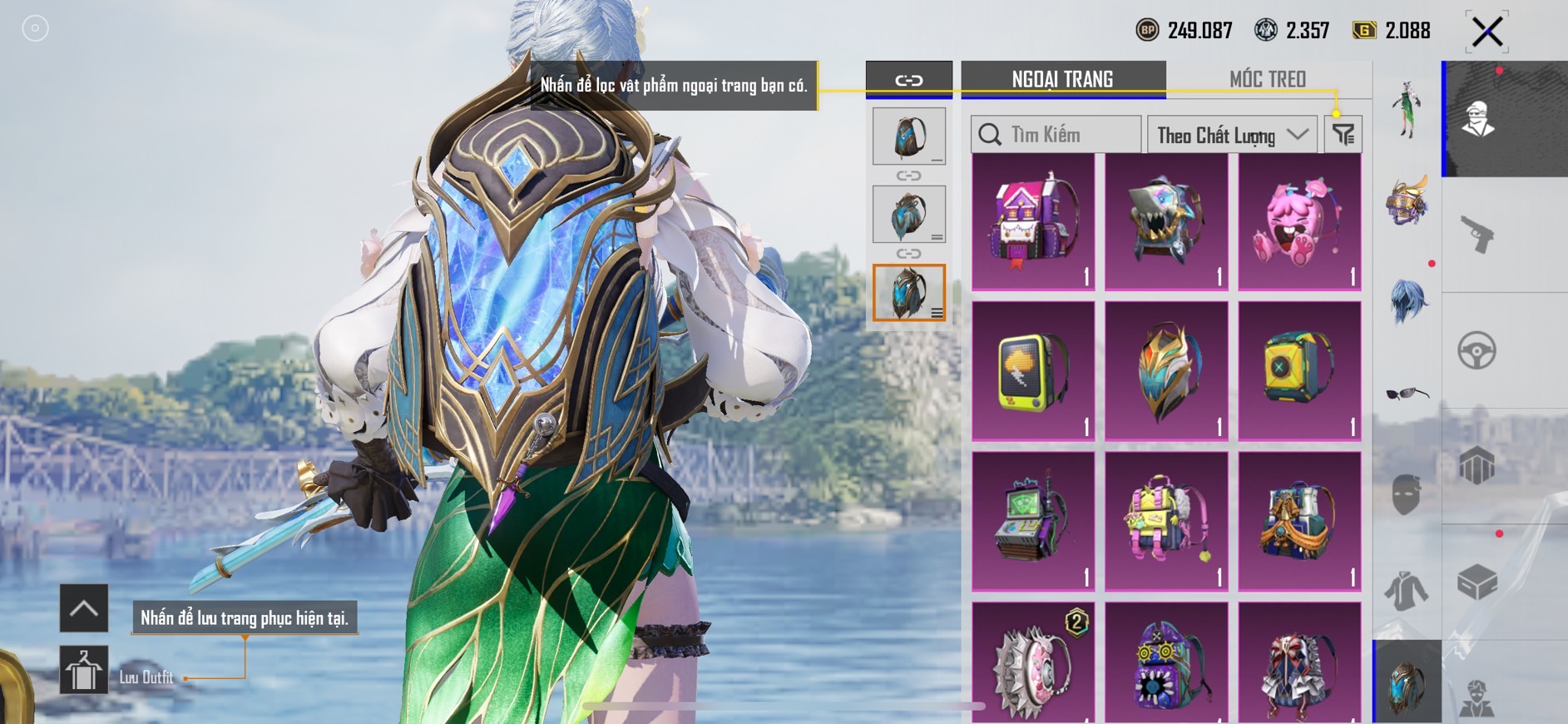Choose the green yellow cube backpack
The width and height of the screenshot is (1568, 724).
[x=1299, y=371]
